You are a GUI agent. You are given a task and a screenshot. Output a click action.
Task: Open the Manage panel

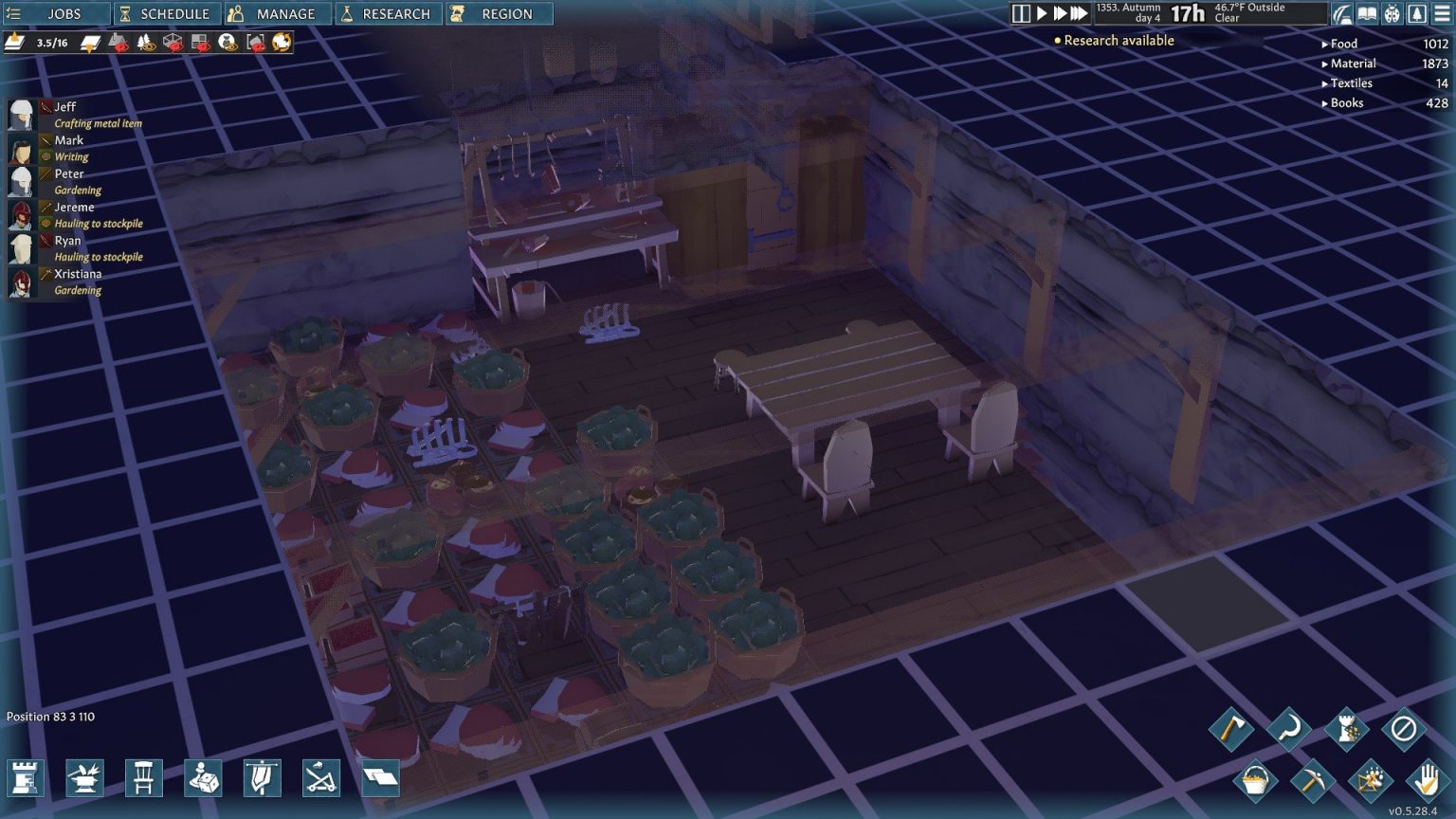(277, 14)
